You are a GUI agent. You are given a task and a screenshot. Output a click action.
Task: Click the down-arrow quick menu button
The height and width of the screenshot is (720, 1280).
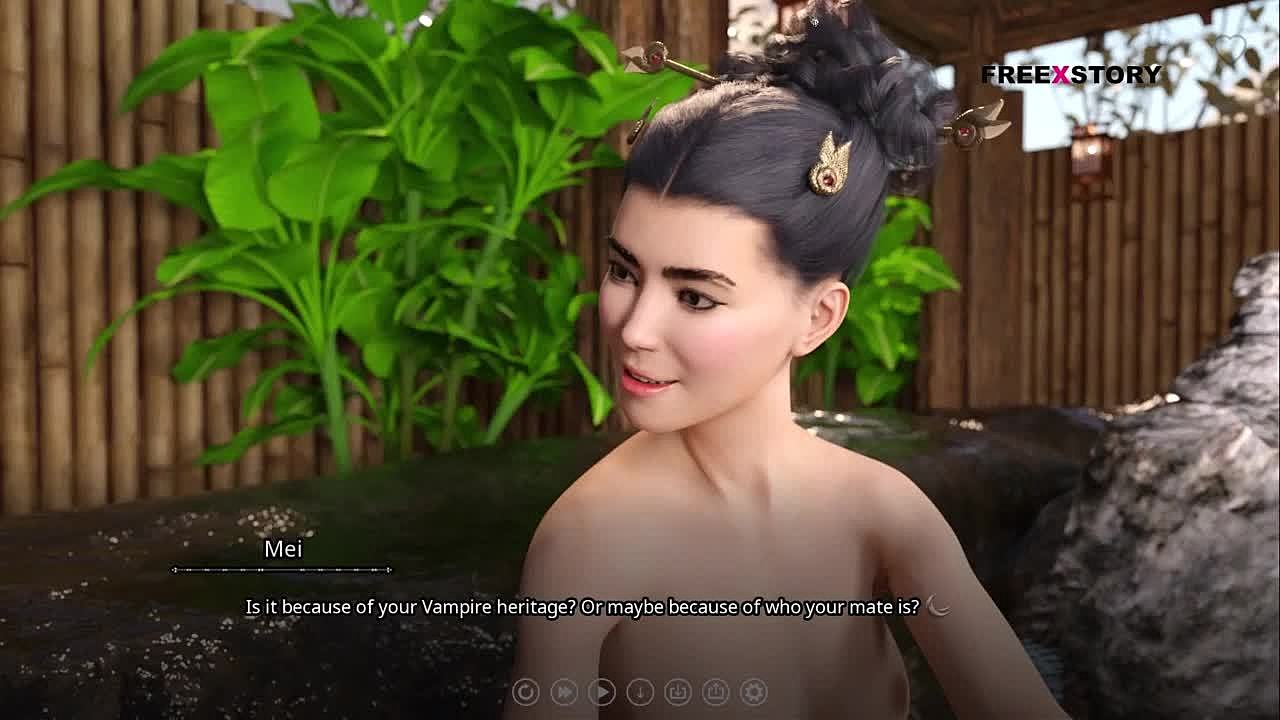point(639,691)
